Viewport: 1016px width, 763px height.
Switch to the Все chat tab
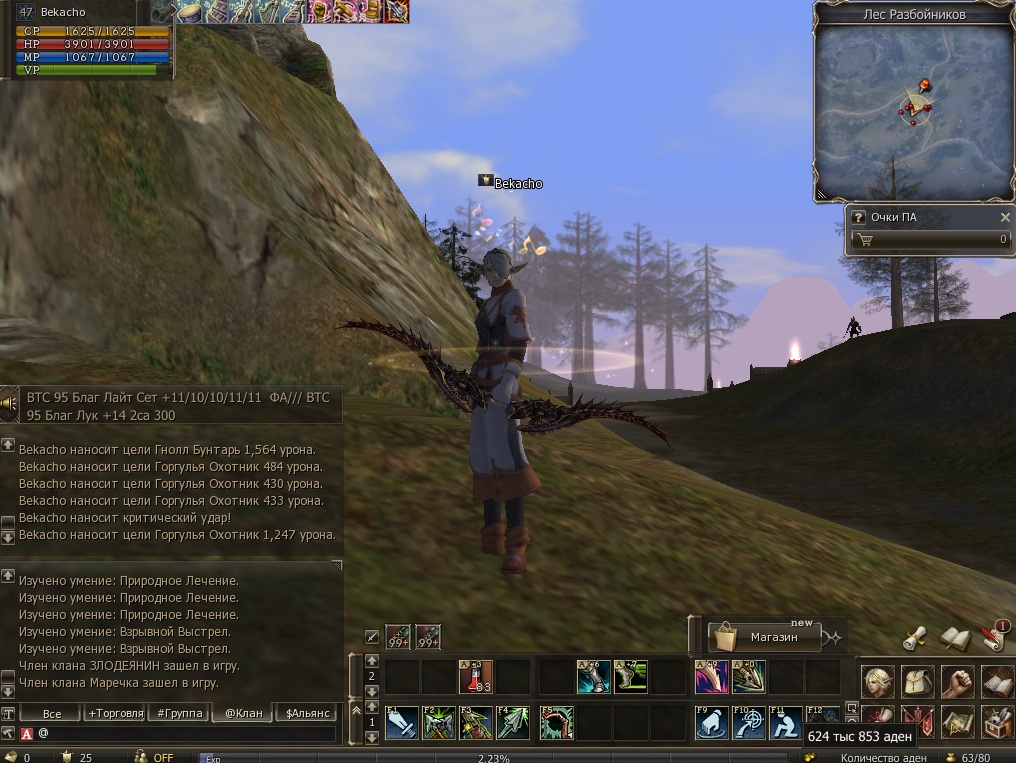(x=52, y=713)
